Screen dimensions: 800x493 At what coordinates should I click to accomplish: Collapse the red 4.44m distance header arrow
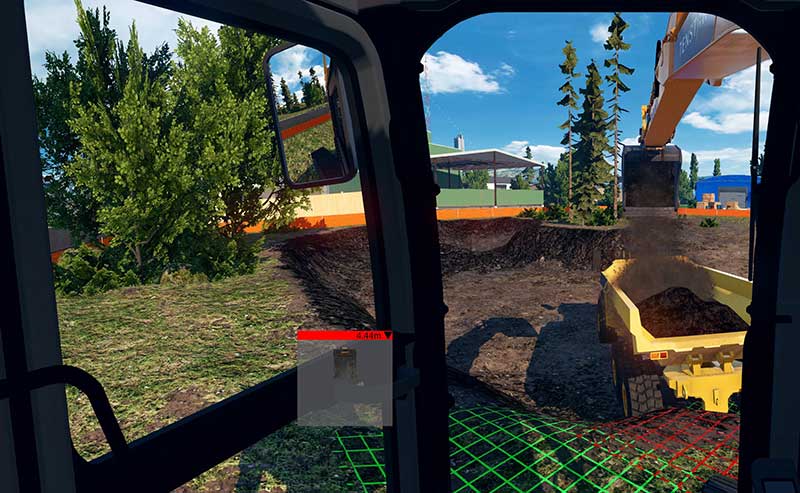click(387, 336)
